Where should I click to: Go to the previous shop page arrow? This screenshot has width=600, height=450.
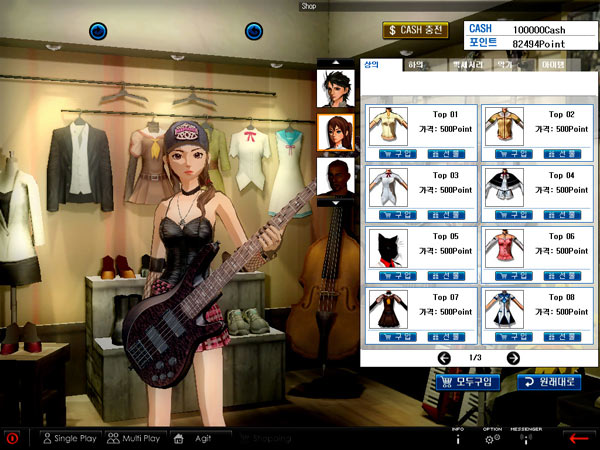point(444,358)
